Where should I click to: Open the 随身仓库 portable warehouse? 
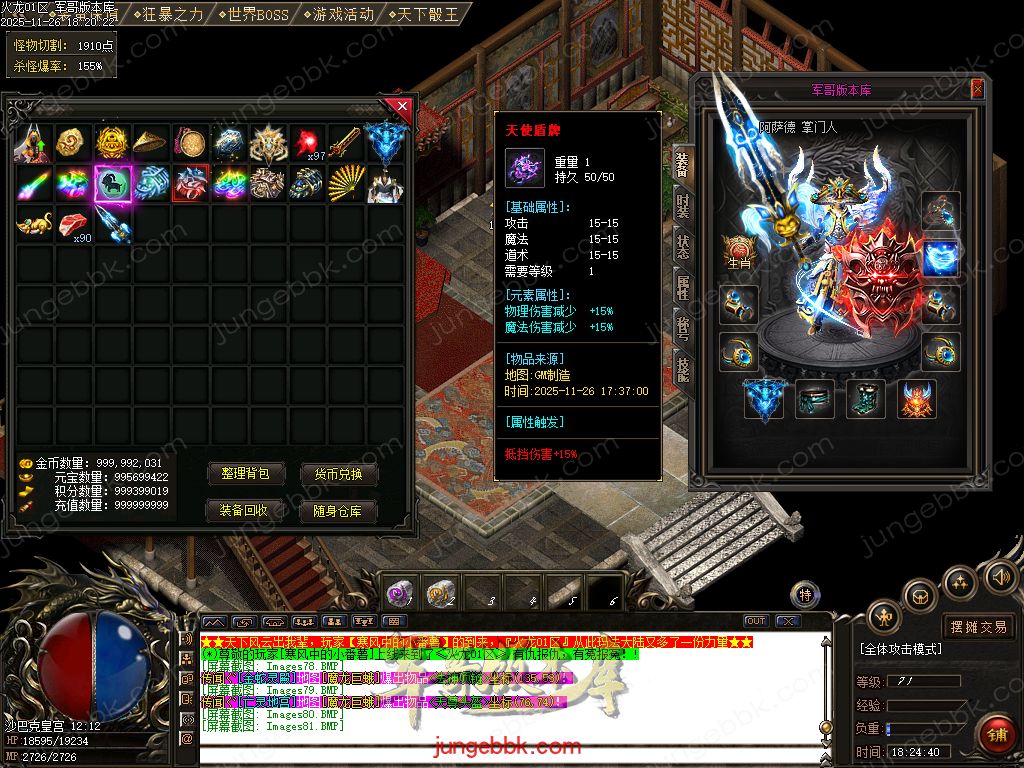click(x=339, y=510)
